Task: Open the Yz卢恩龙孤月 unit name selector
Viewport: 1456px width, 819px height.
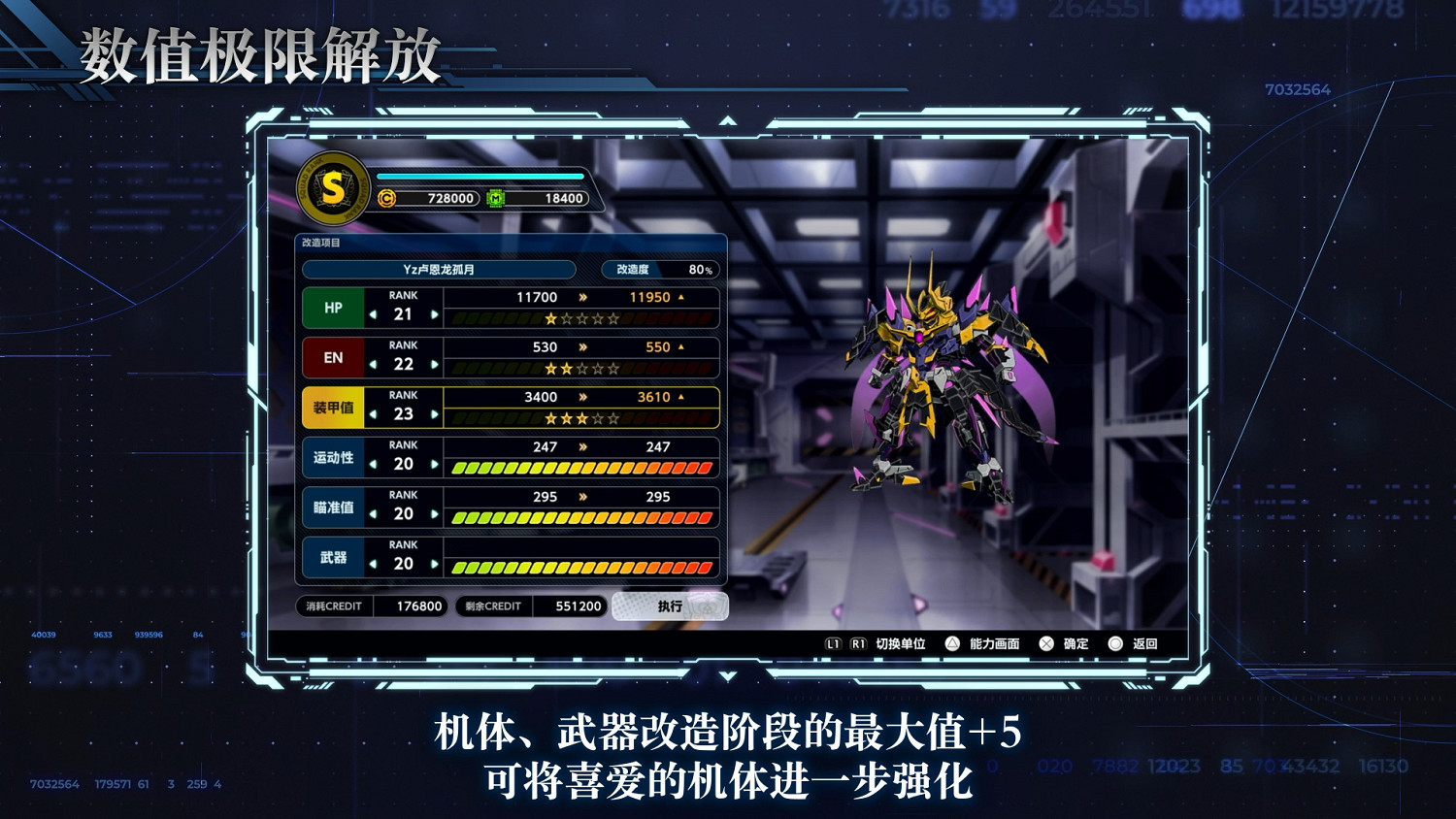Action: tap(439, 269)
